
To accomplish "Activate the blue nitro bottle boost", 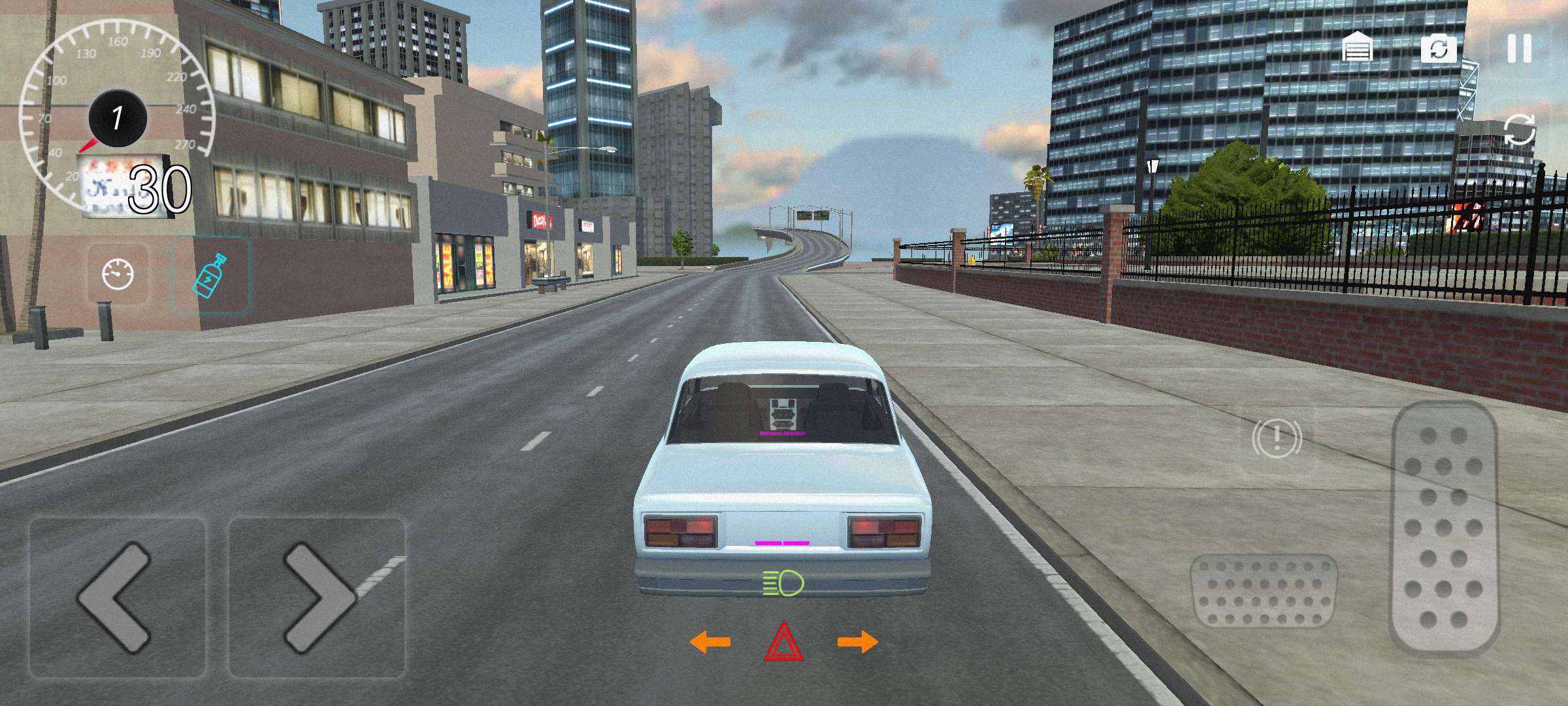I will [x=210, y=276].
